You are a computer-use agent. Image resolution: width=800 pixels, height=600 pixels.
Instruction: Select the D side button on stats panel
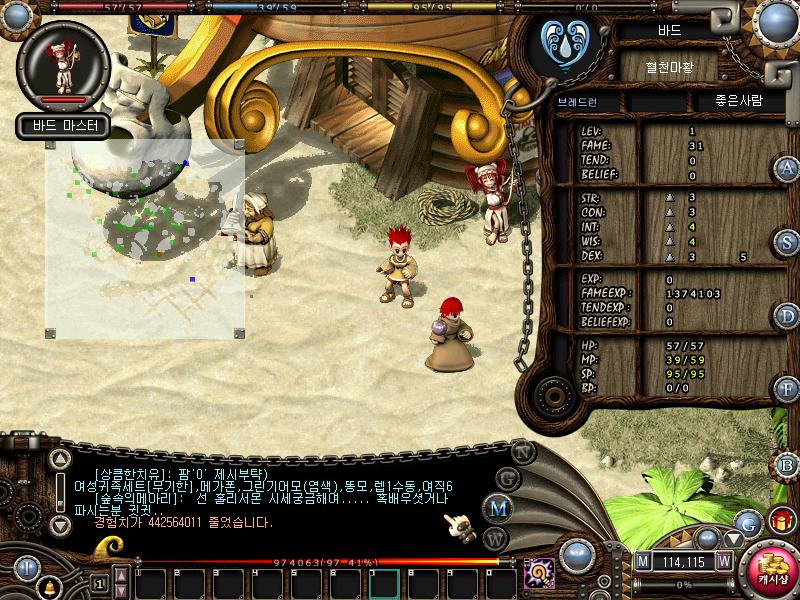coord(787,317)
